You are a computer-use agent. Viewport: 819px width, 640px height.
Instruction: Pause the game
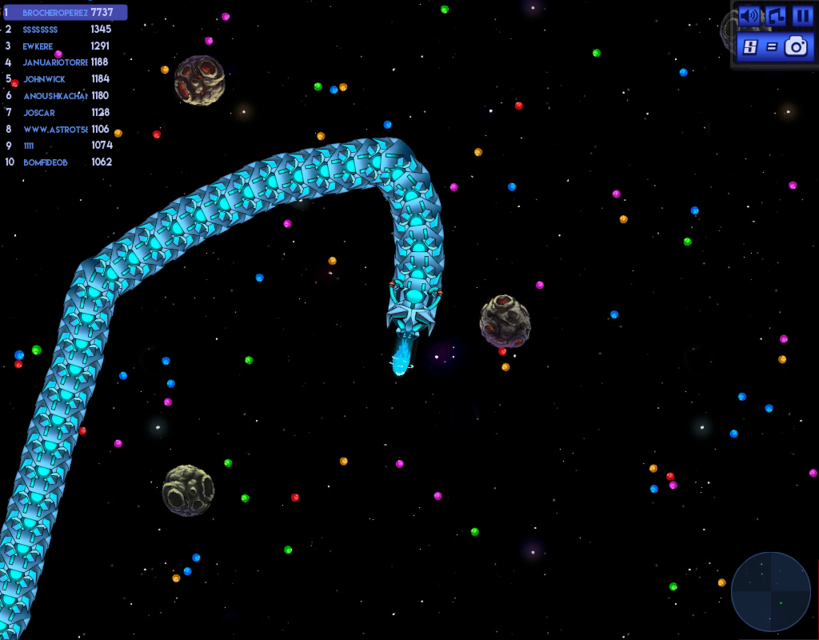click(x=802, y=16)
